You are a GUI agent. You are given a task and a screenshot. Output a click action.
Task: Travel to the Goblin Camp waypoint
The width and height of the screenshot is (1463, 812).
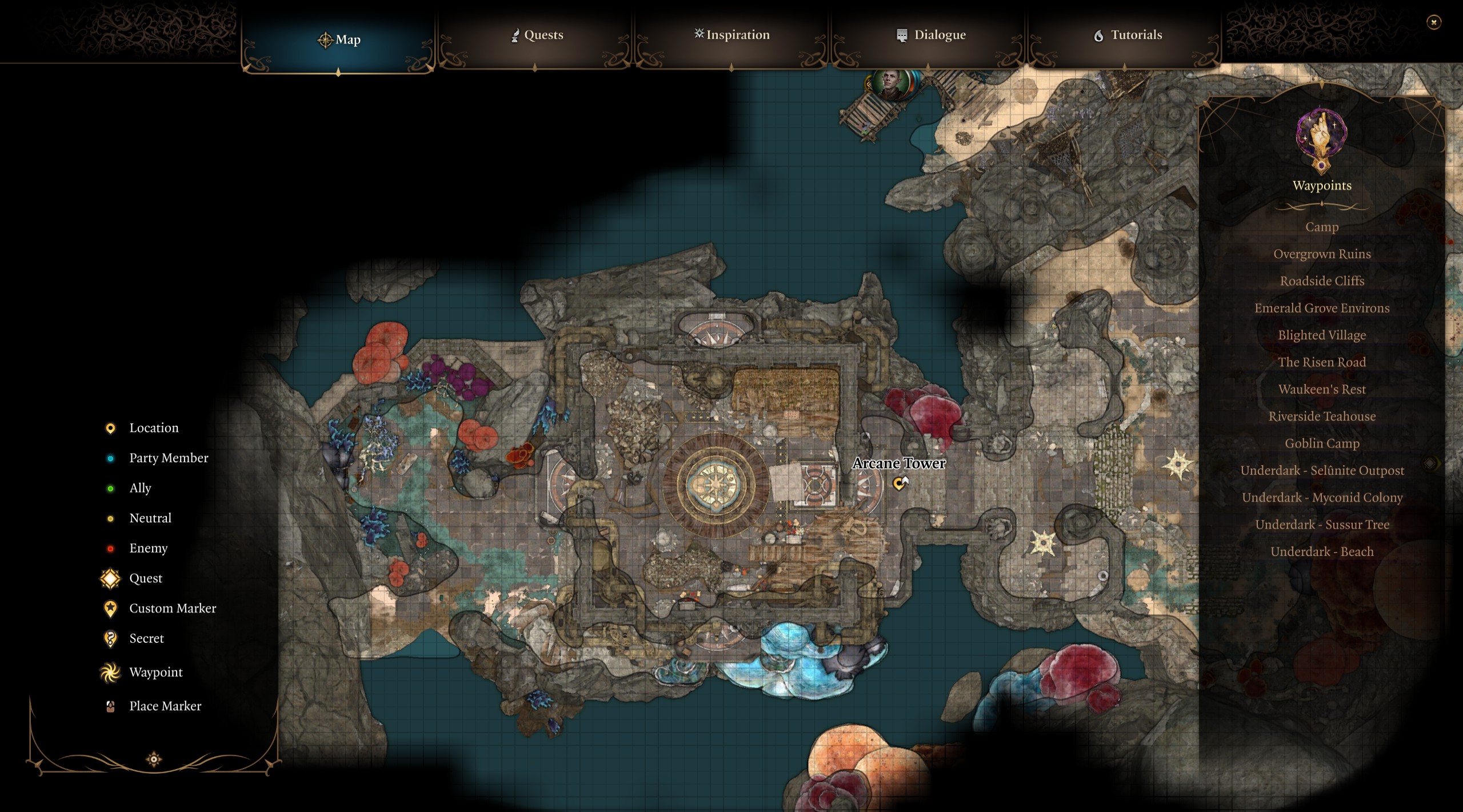tap(1323, 443)
